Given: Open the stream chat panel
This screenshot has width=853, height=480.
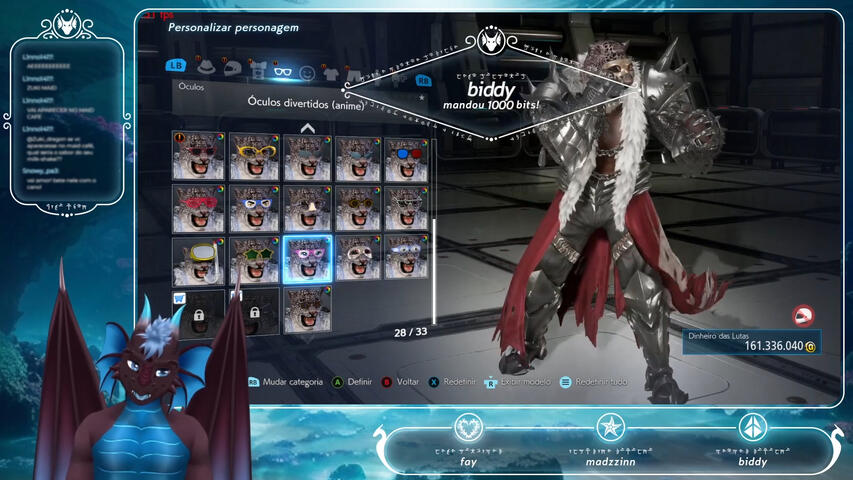Looking at the screenshot, I should tap(68, 118).
